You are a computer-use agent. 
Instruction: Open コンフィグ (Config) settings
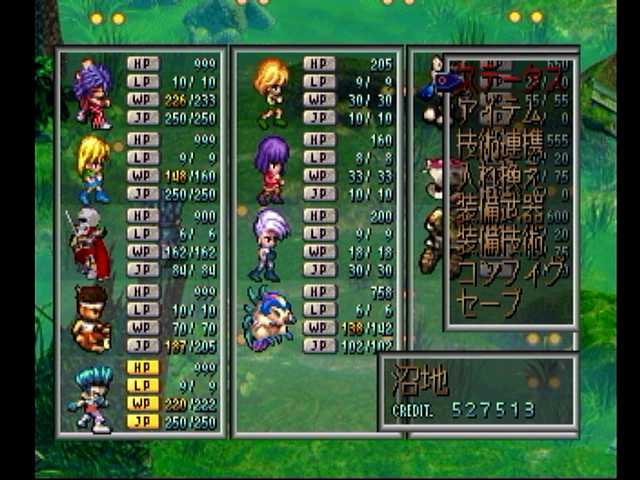click(510, 272)
